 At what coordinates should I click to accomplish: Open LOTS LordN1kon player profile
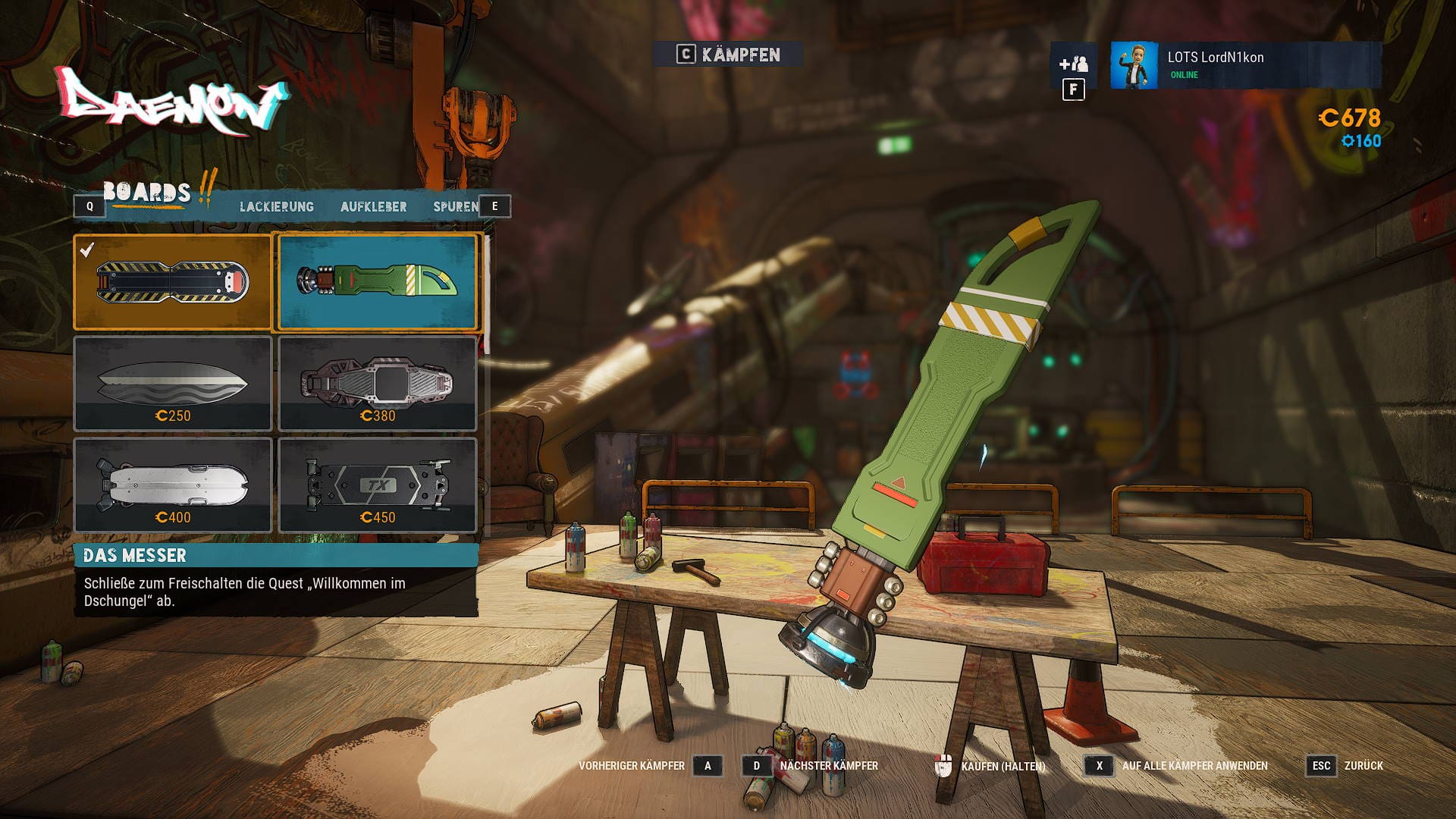click(1245, 65)
